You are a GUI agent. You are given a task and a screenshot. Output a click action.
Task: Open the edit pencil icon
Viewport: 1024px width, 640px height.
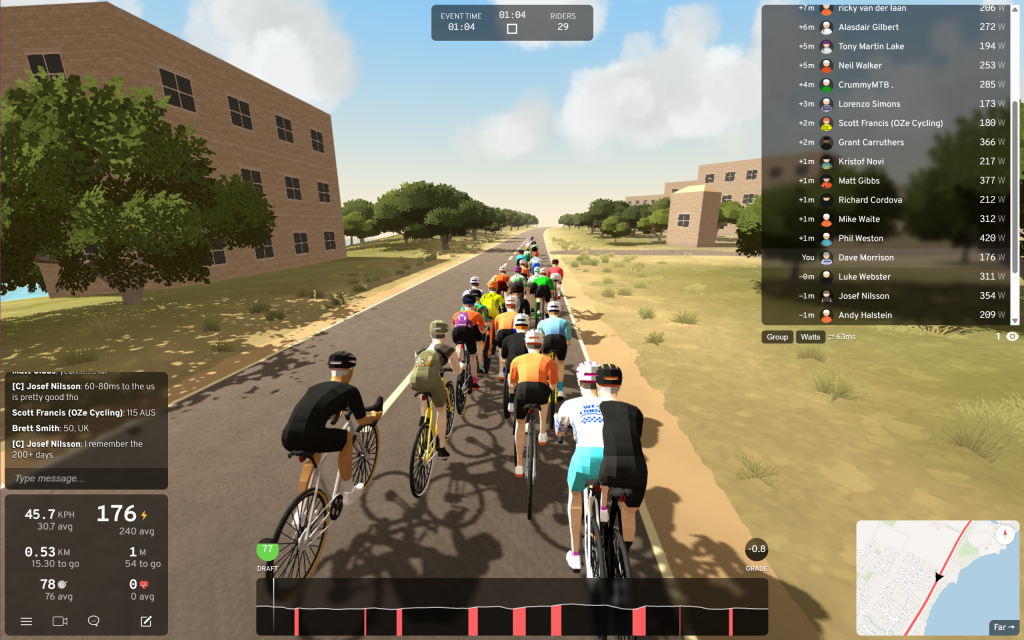[146, 621]
